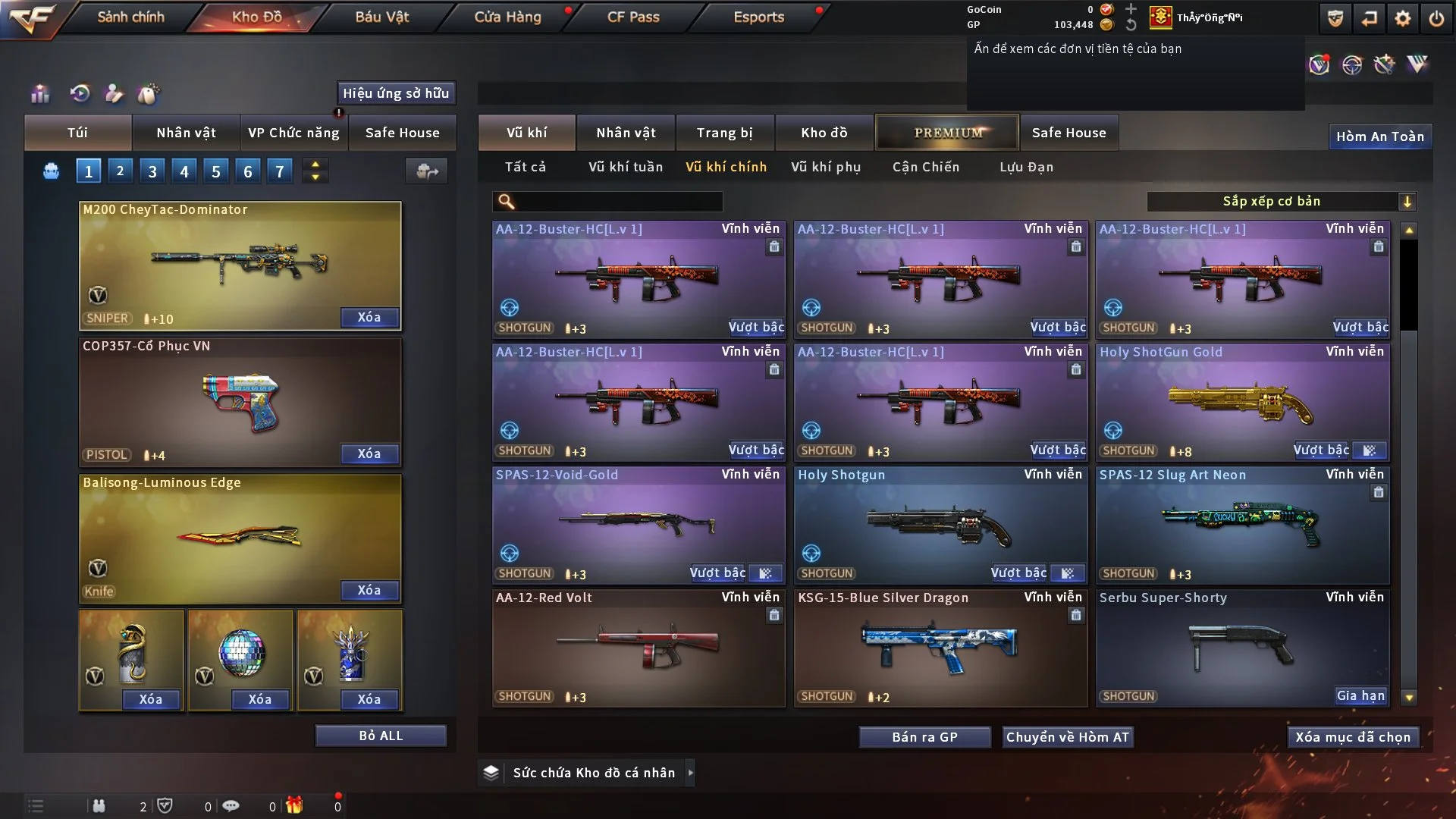Pick the SPAS-12 Slug Art Neon weapon
The image size is (1456, 819).
1242,525
